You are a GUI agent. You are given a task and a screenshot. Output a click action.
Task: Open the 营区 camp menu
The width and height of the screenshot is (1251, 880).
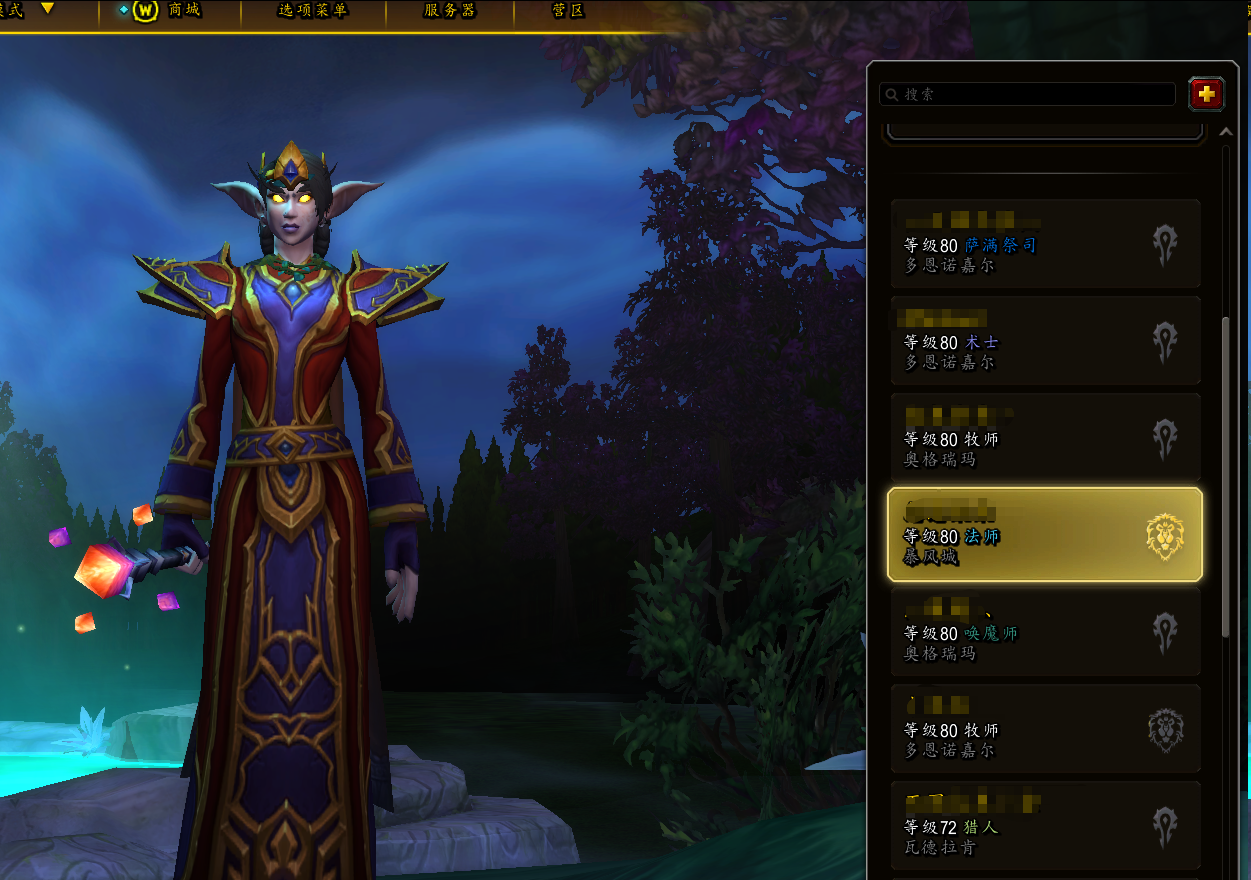click(x=568, y=11)
